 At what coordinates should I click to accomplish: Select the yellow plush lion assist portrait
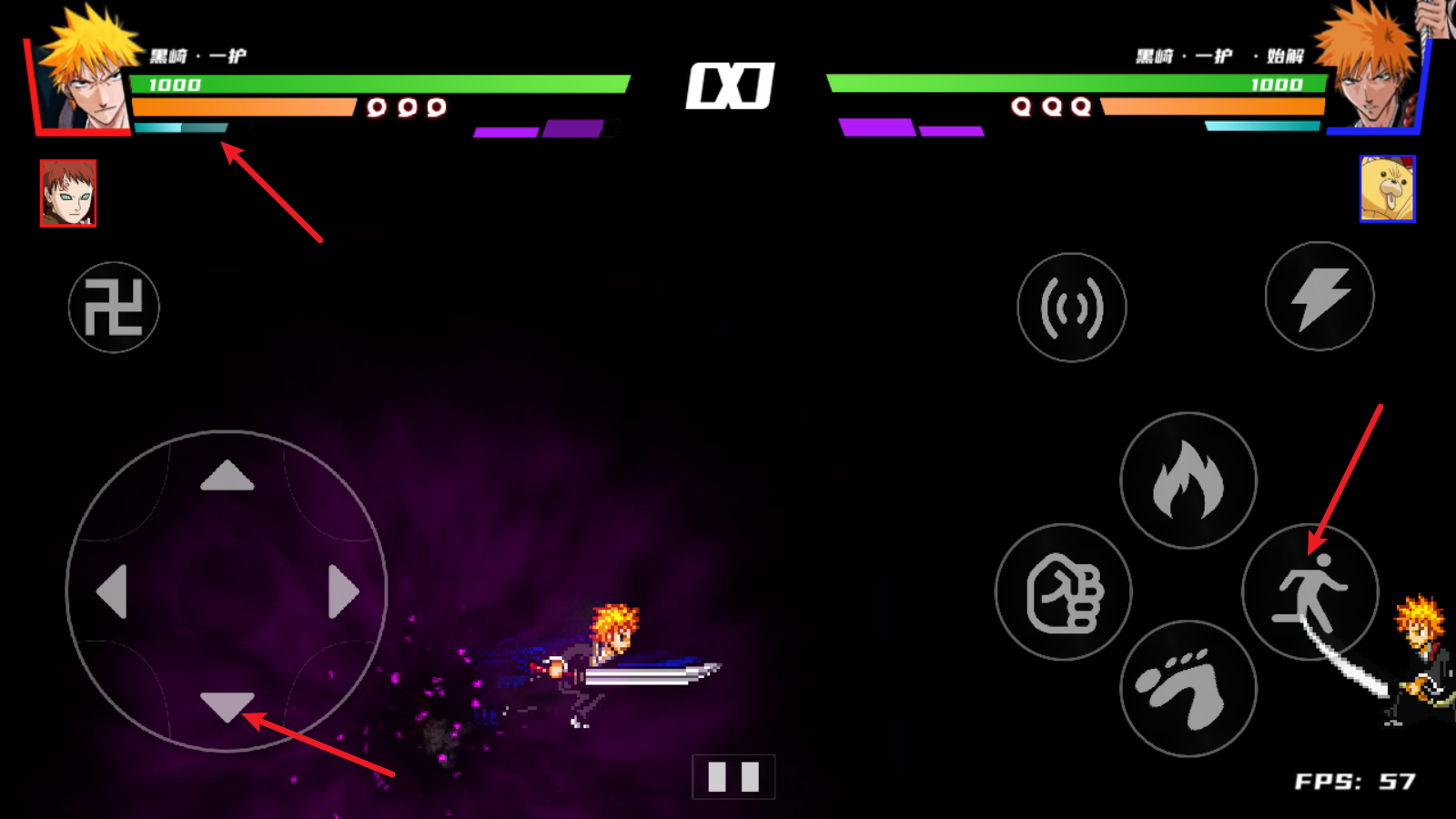1387,188
